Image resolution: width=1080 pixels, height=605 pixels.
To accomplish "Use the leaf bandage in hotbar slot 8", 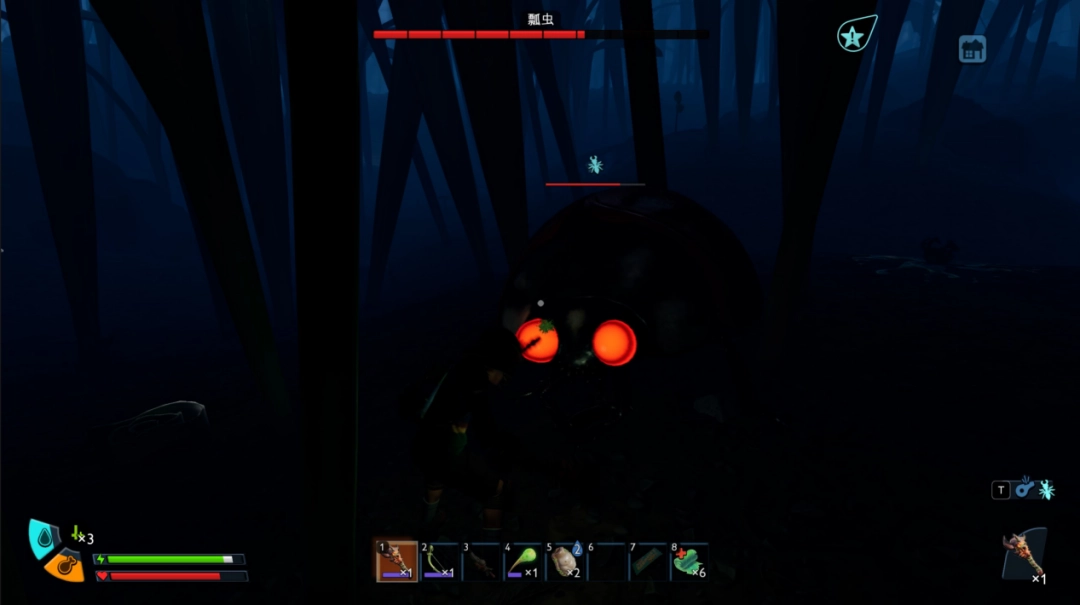I will tap(690, 562).
